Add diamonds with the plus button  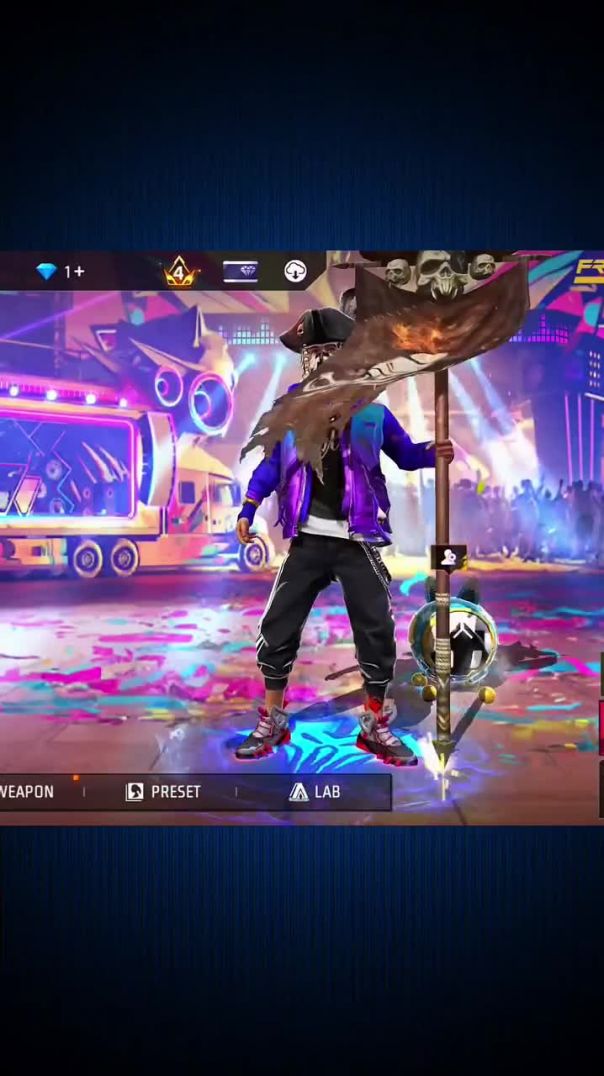point(79,272)
